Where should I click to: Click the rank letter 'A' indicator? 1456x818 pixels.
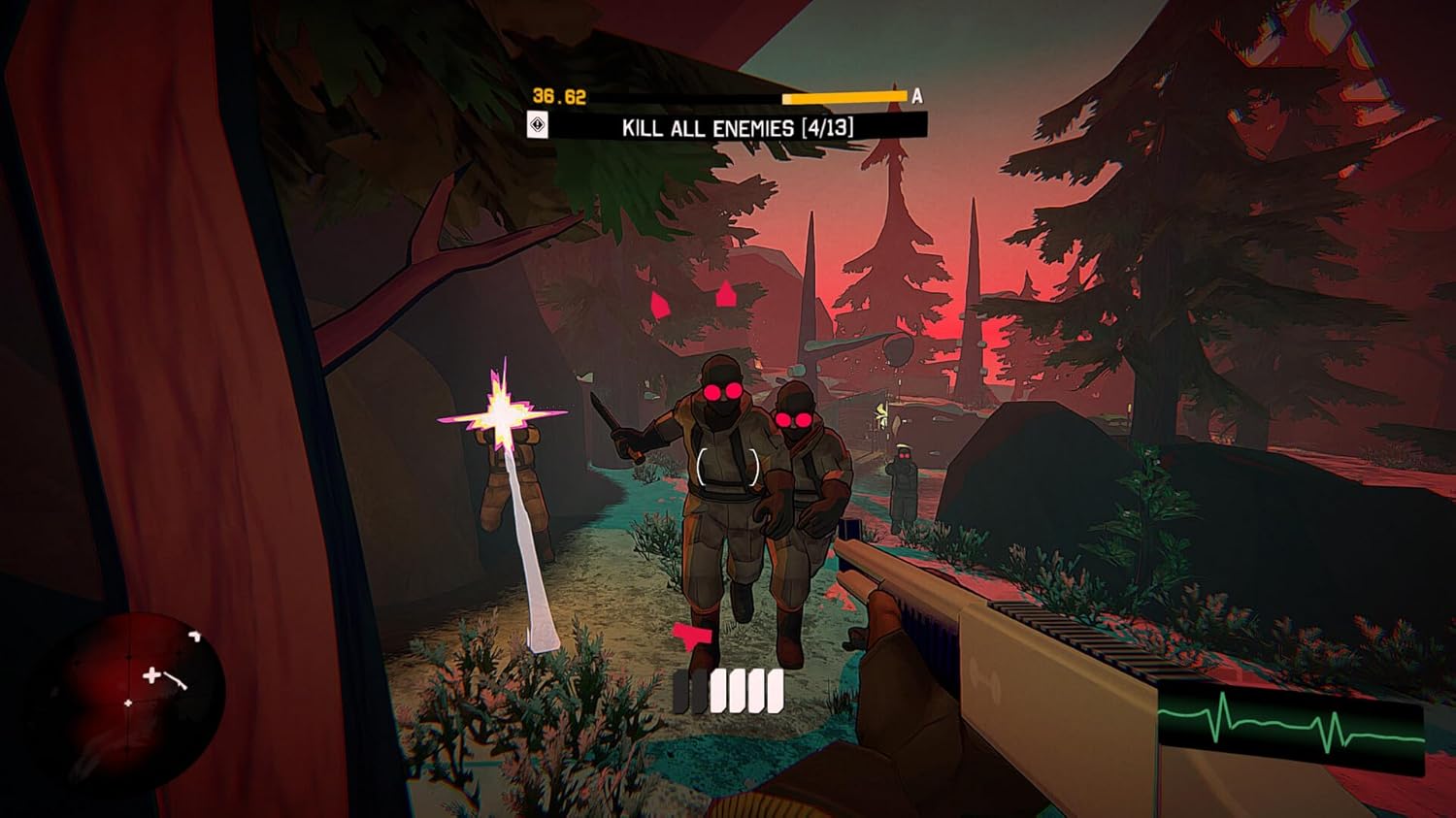916,95
